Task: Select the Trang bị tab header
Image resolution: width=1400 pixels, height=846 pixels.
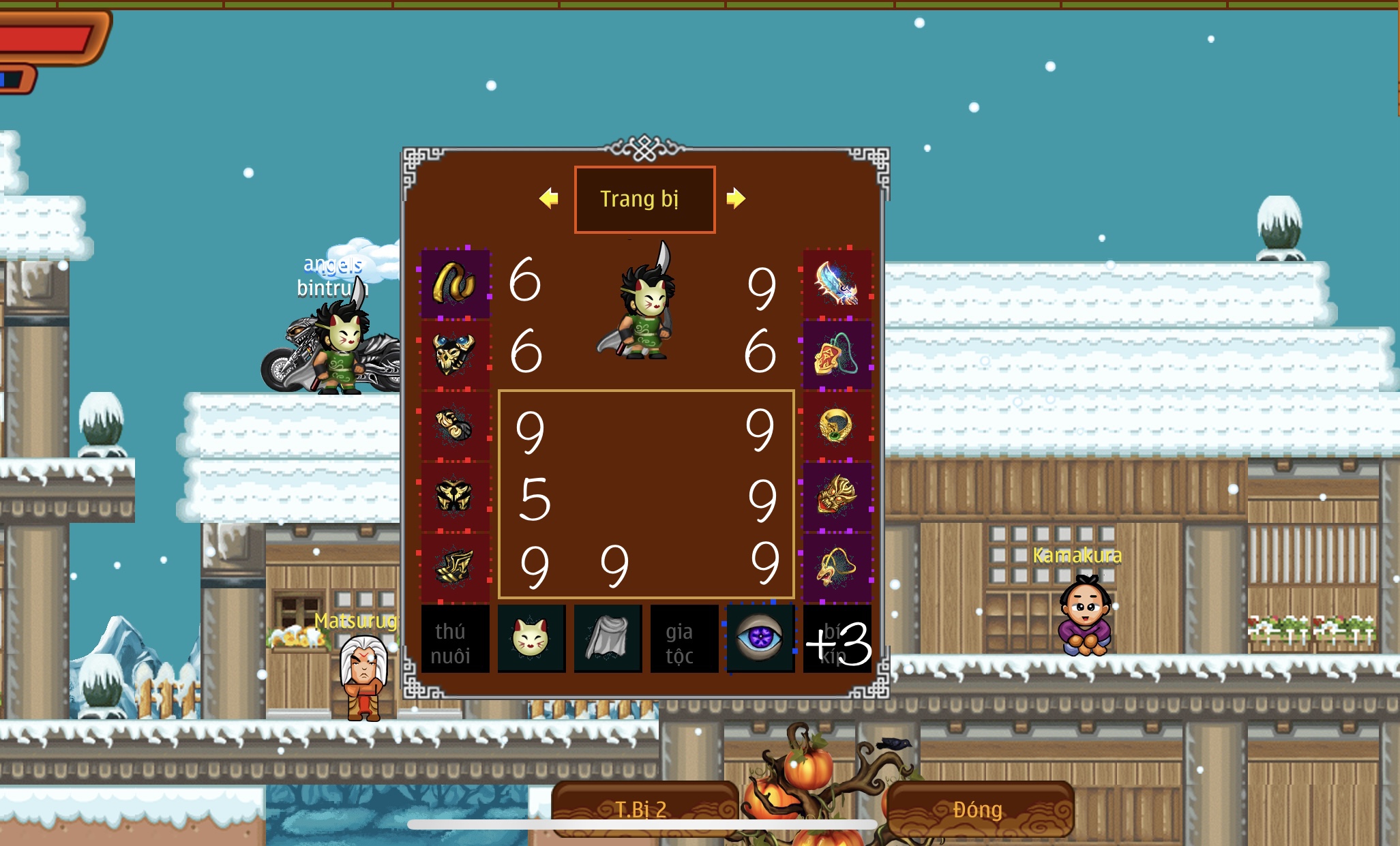Action: click(x=644, y=199)
